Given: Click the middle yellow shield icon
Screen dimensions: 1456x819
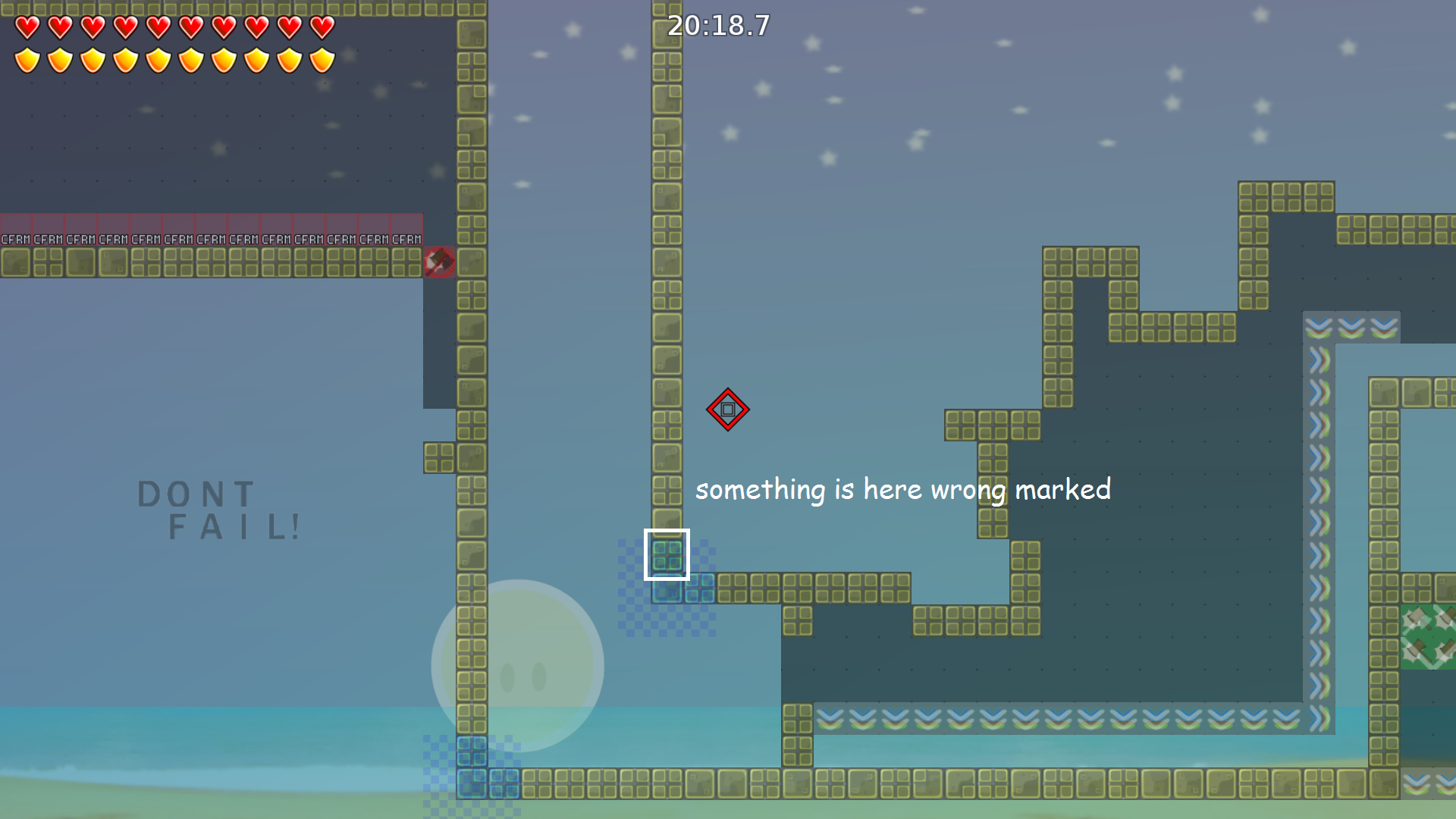Looking at the screenshot, I should click(x=158, y=58).
